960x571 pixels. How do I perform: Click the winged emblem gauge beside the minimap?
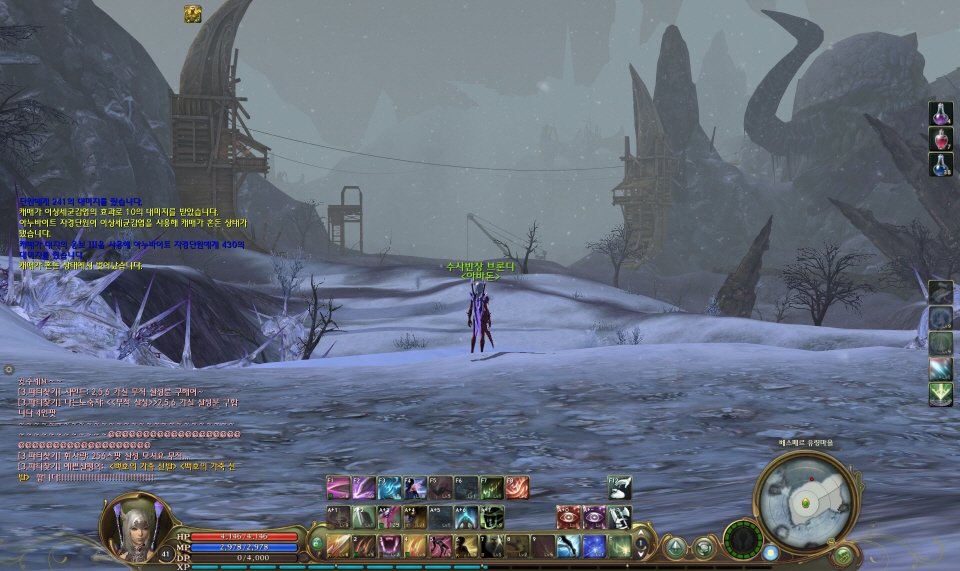[743, 540]
